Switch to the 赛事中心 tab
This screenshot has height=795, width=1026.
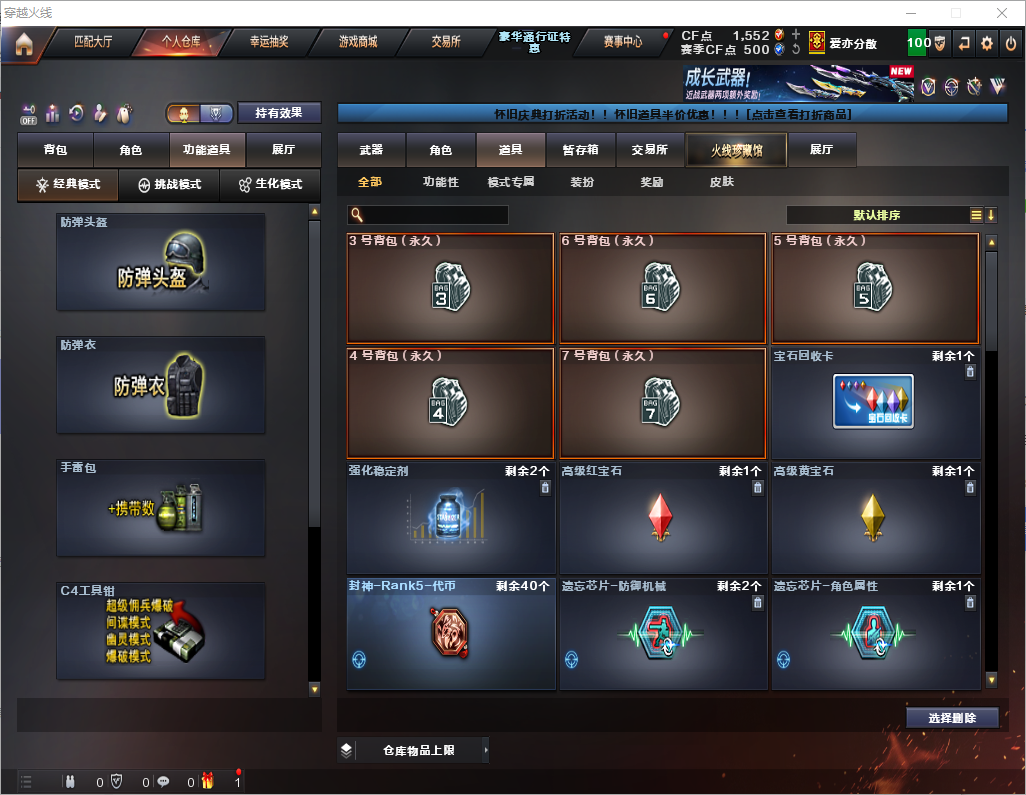[623, 42]
